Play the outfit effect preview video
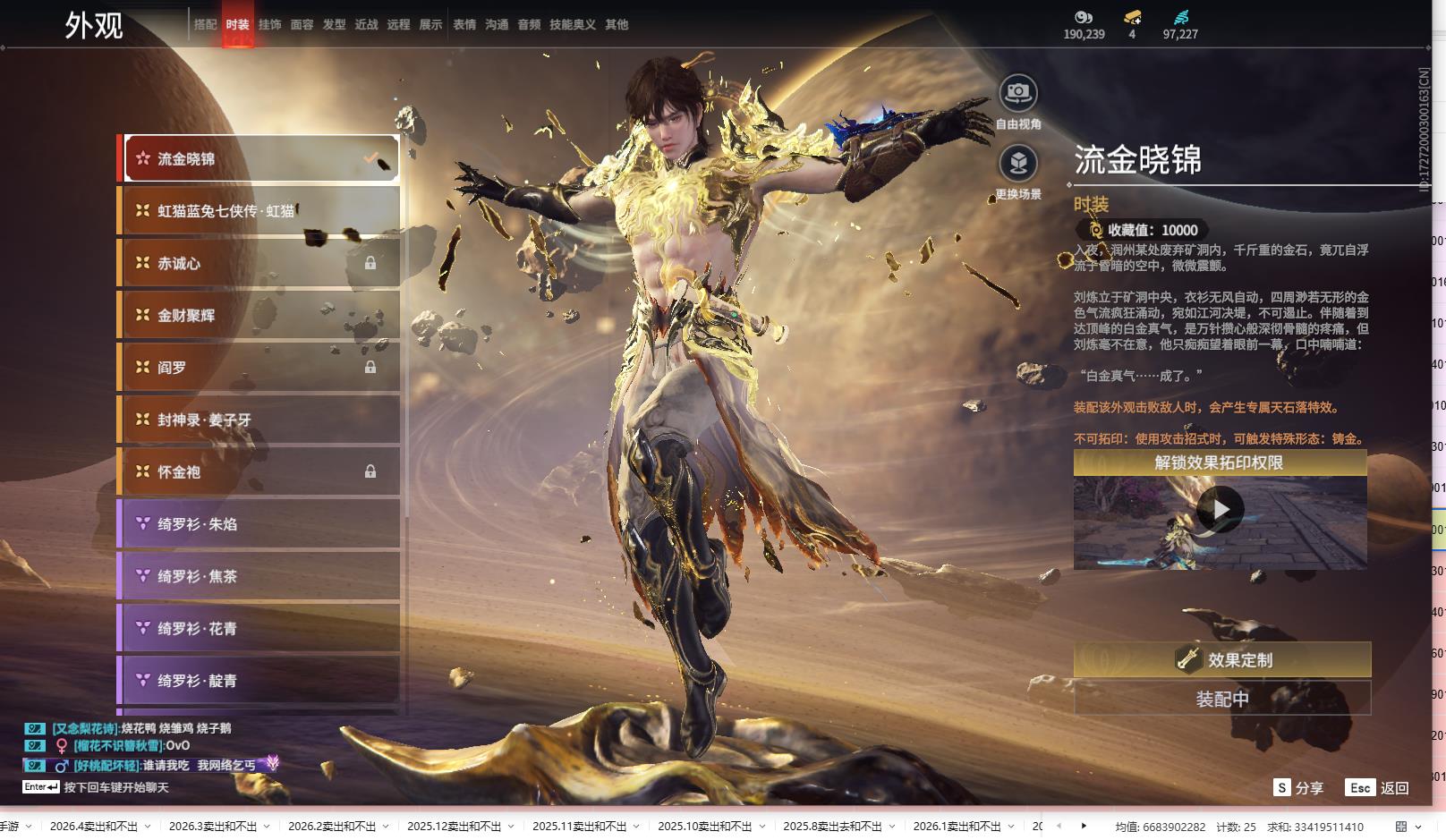The image size is (1446, 840). click(1220, 510)
